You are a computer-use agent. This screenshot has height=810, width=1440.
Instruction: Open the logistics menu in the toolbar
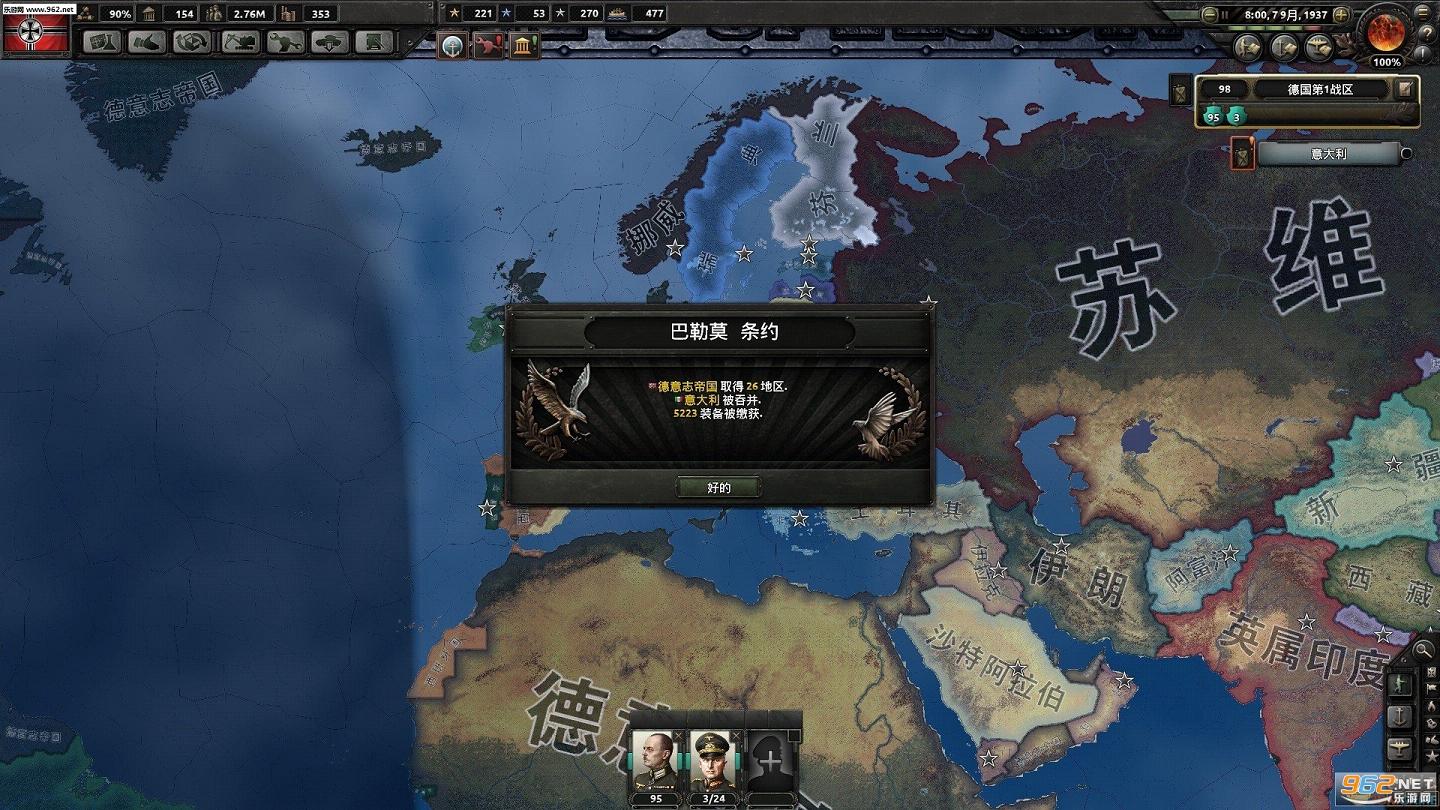[375, 42]
